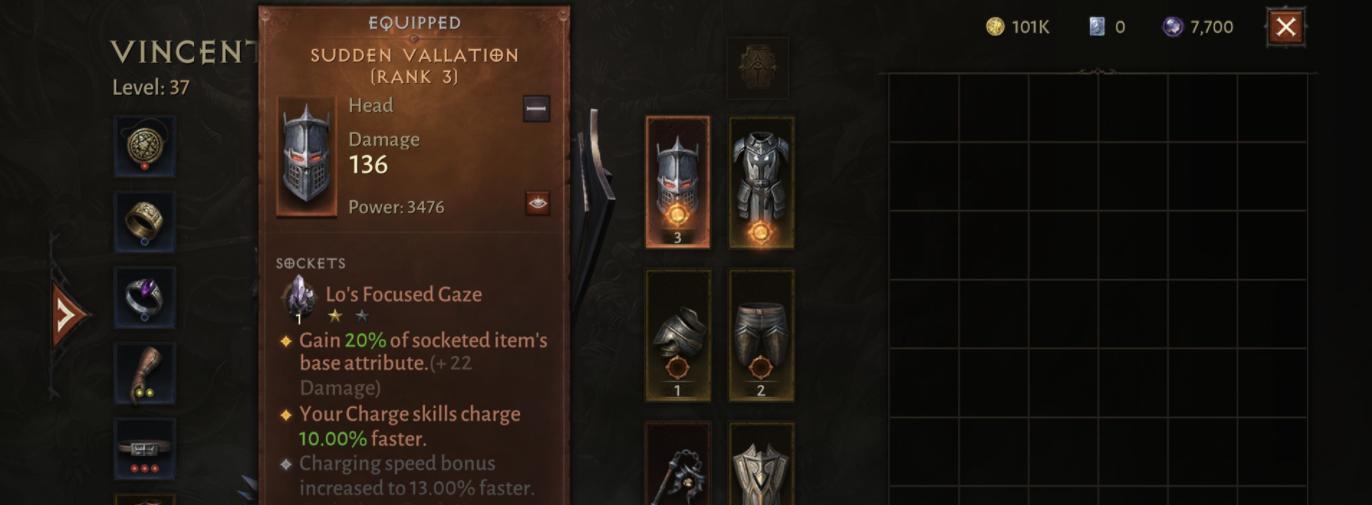Click the red arrow panel expander
1372x505 pixels.
click(67, 316)
